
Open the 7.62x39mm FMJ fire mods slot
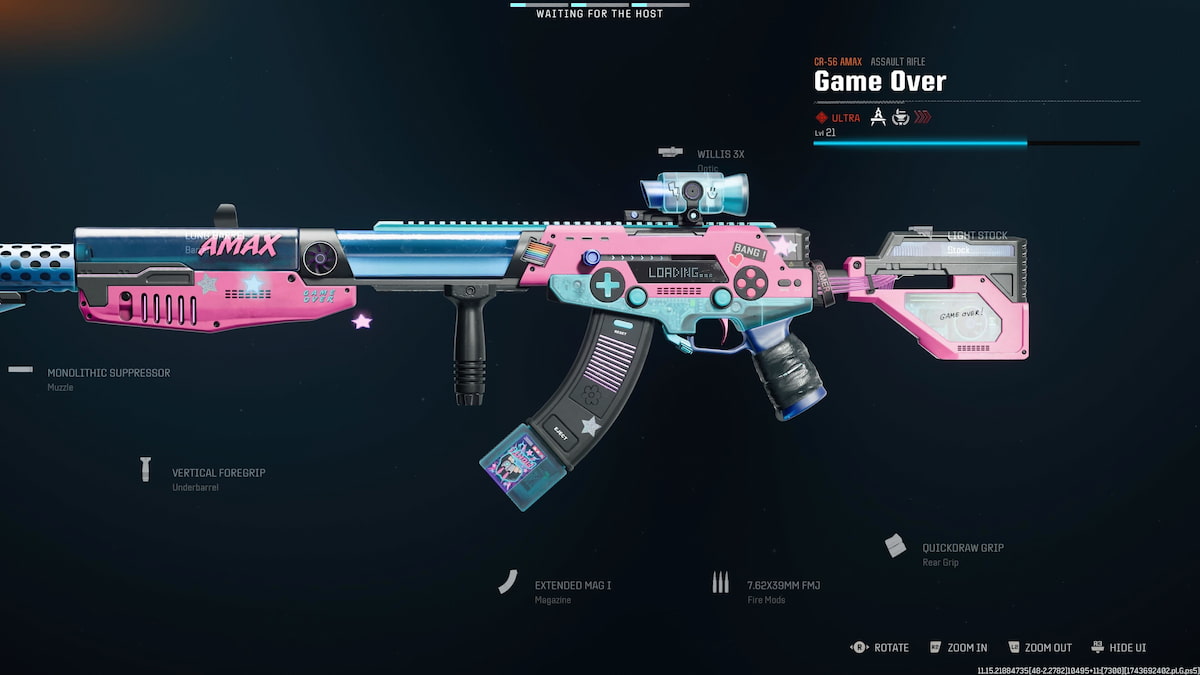(782, 586)
